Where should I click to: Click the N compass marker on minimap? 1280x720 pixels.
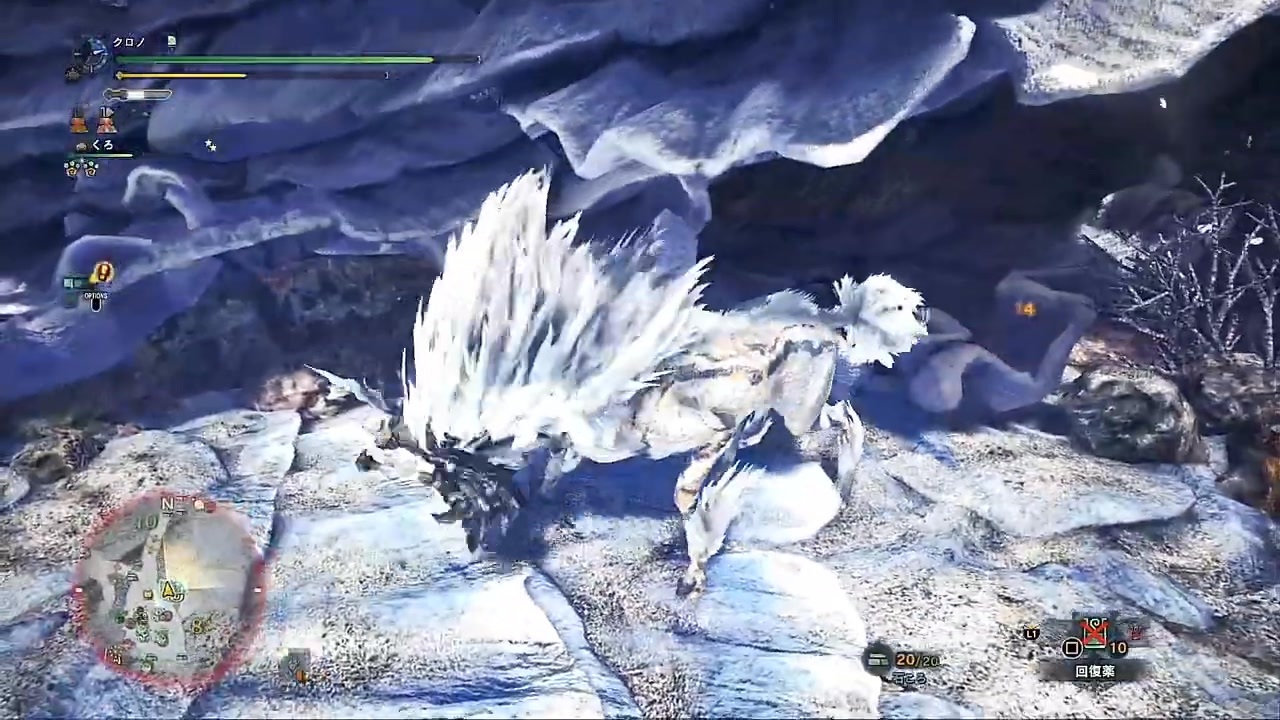[168, 506]
